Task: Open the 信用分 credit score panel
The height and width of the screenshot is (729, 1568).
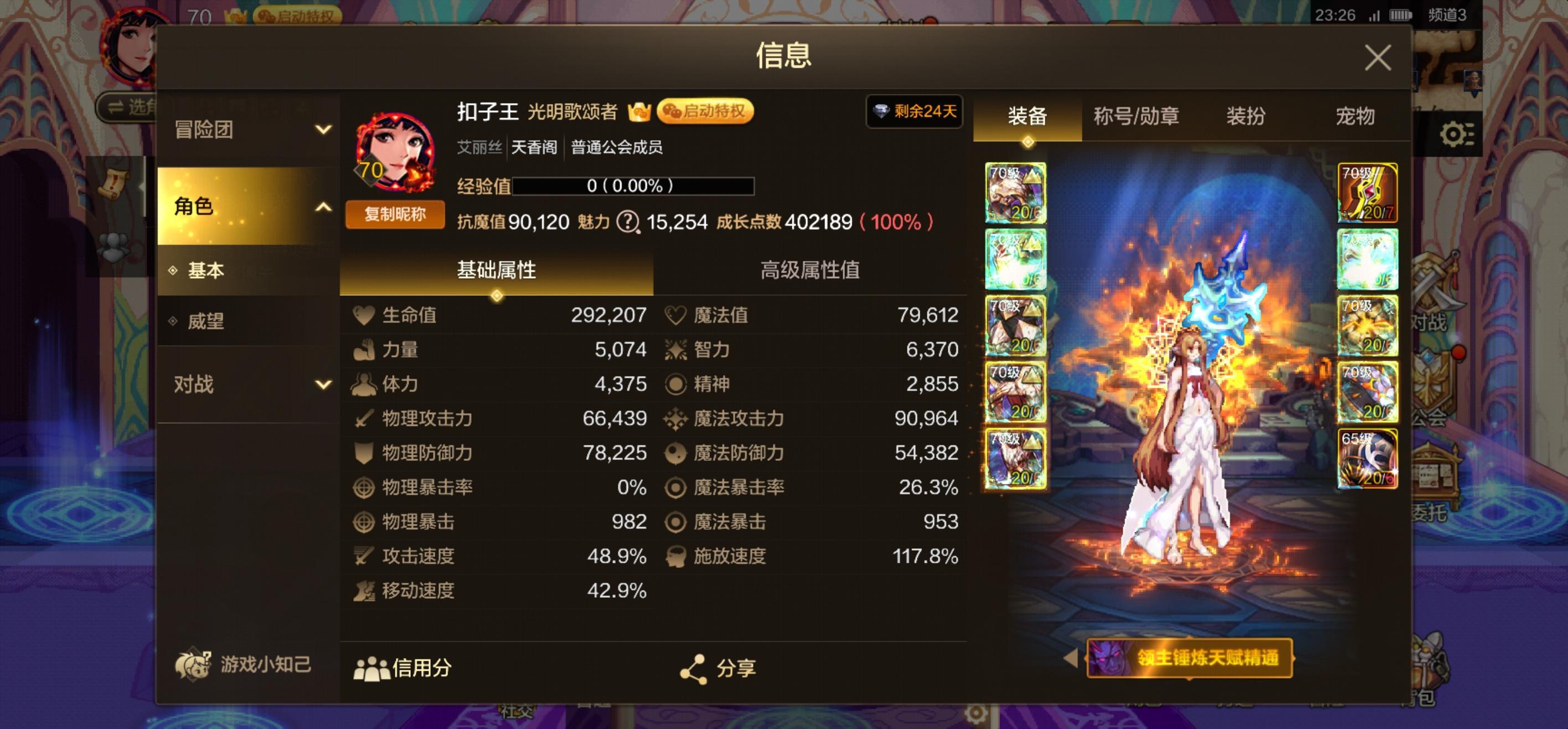Action: 404,668
